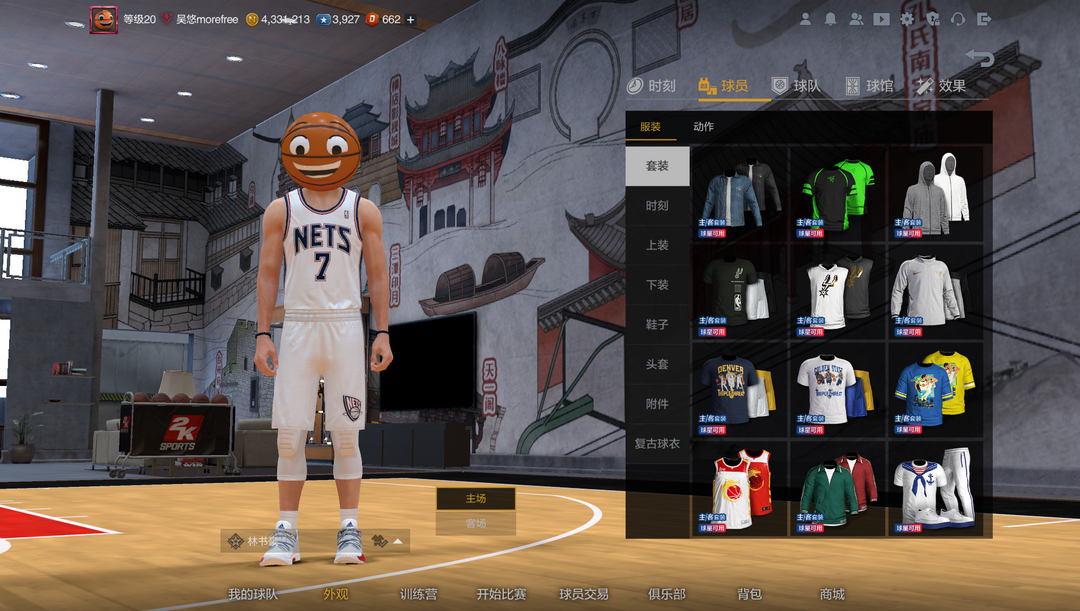
Task: Open the 球馆 (Arena) tab
Action: [x=869, y=86]
